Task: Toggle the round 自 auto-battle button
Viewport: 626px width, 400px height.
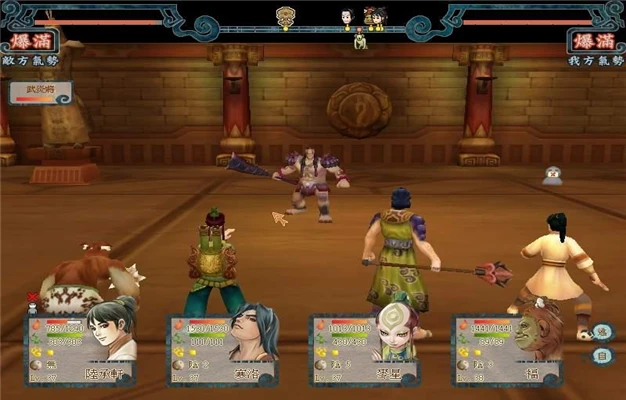Action: click(x=601, y=355)
